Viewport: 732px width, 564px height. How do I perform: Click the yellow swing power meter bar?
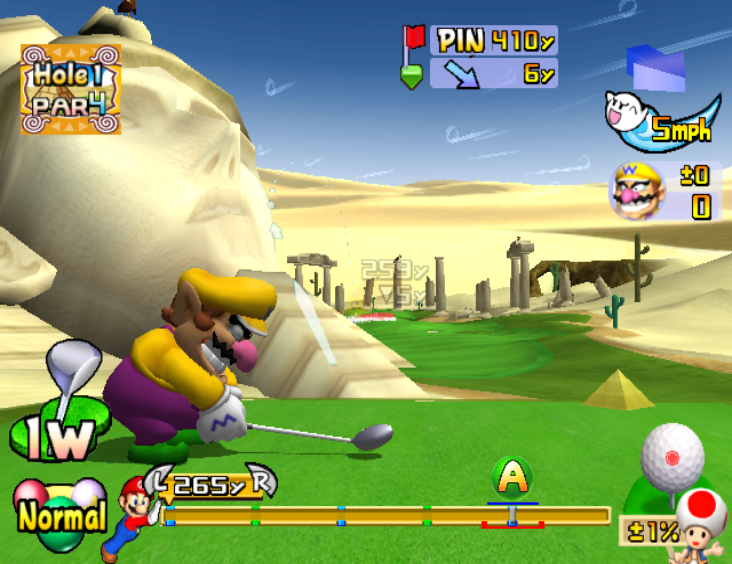(x=388, y=516)
